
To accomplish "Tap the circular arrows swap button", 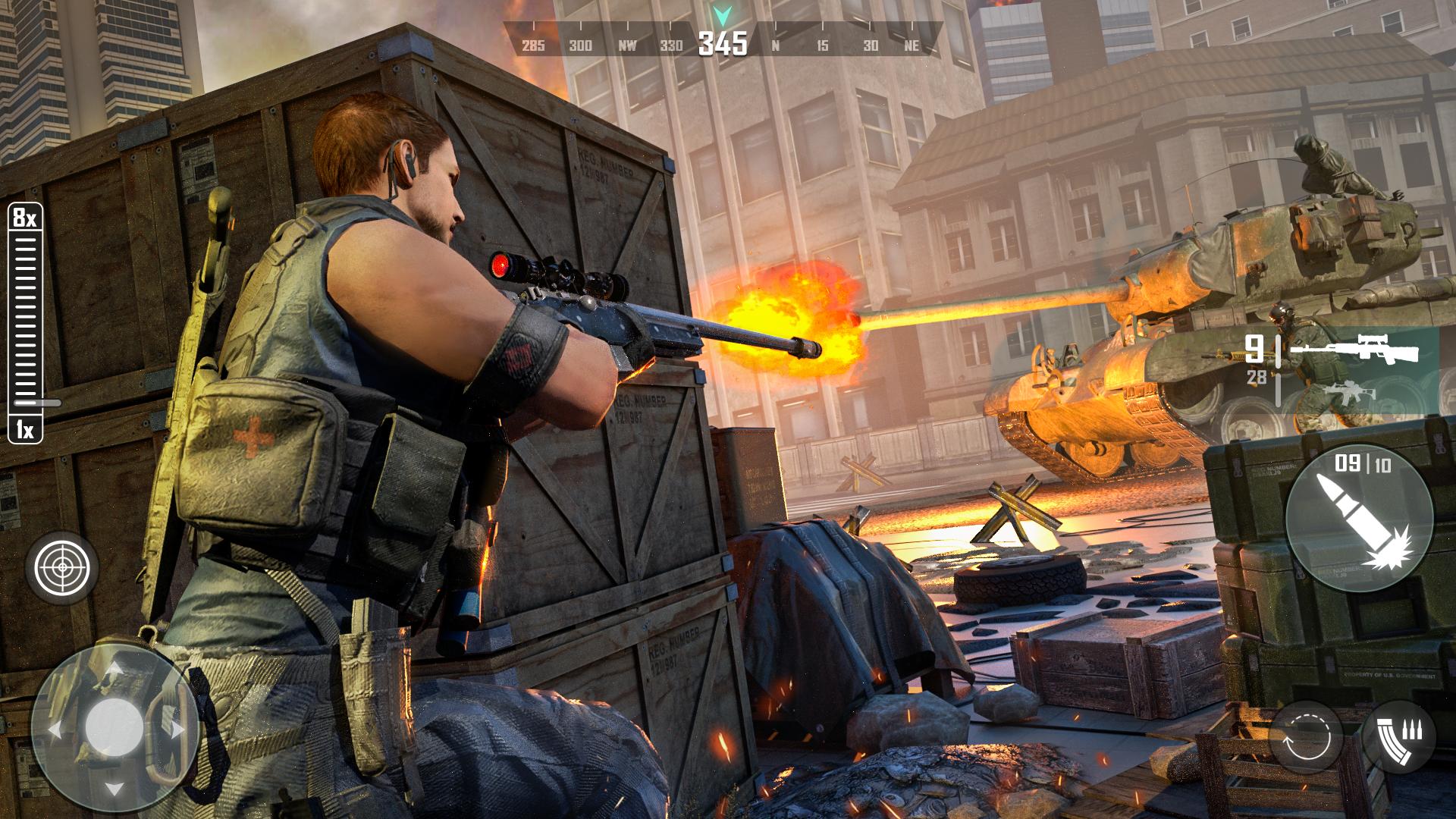I will click(1306, 737).
